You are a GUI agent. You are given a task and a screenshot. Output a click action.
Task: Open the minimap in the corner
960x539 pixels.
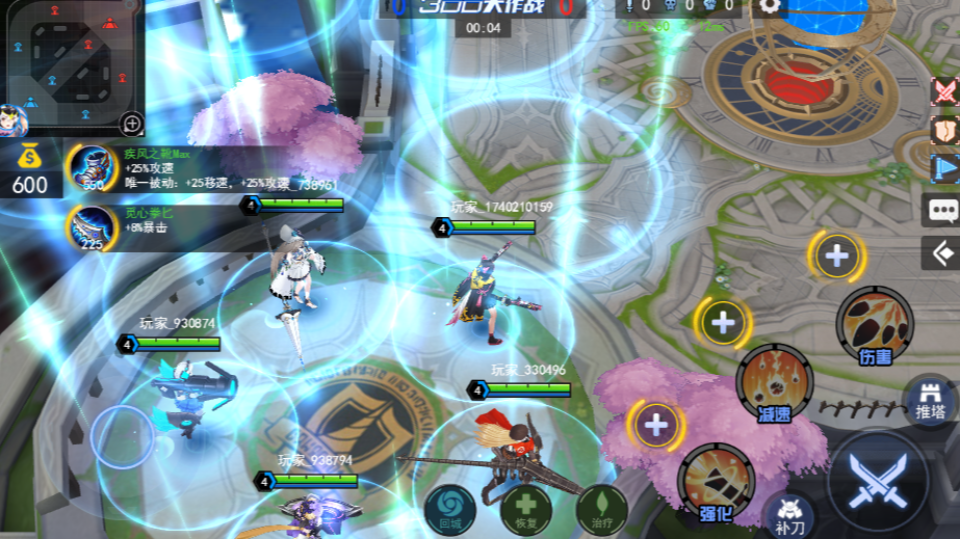(70, 60)
